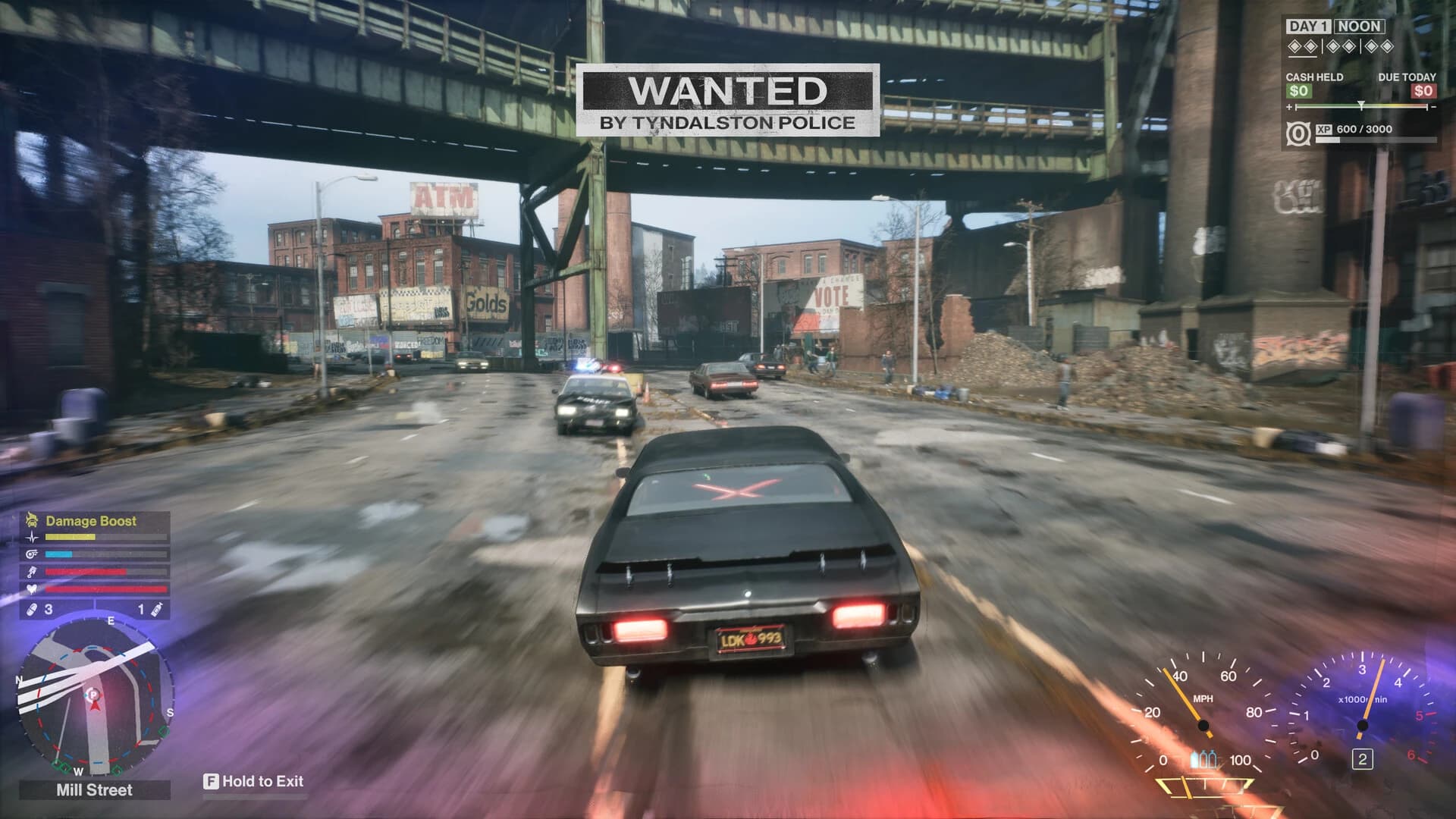1456x819 pixels.
Task: Click the level 0 emblem beside the XP bar
Action: pyautogui.click(x=1299, y=133)
